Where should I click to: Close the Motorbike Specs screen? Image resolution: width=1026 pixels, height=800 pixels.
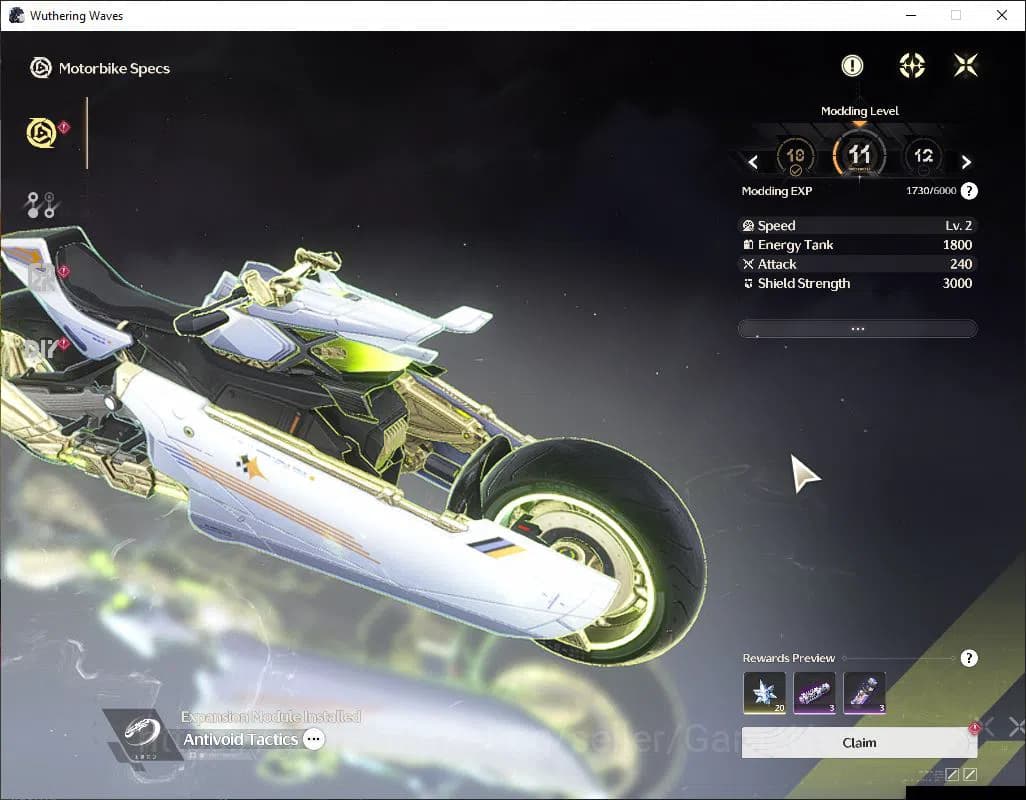(965, 66)
